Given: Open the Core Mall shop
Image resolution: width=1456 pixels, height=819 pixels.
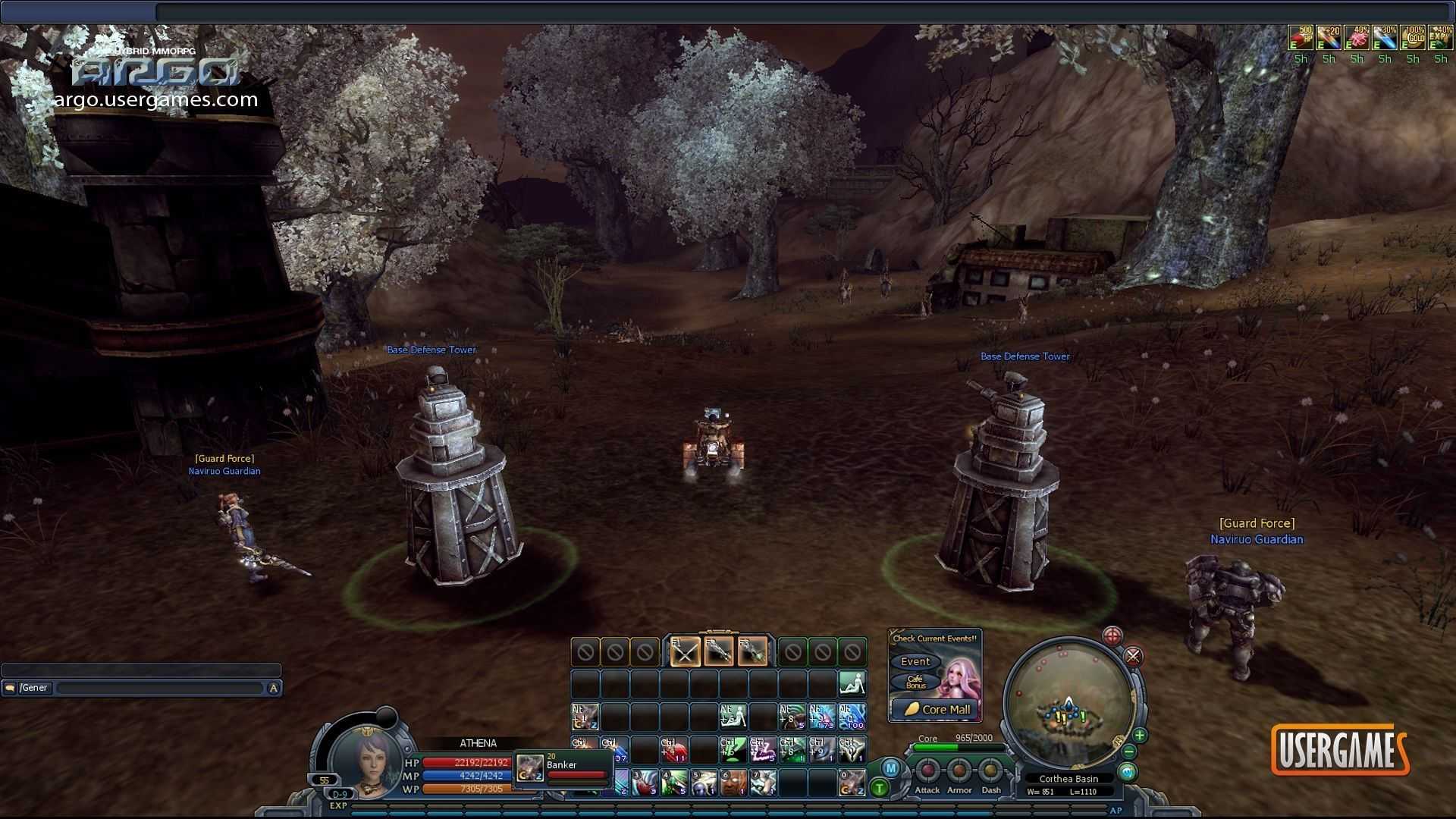Looking at the screenshot, I should pos(938,709).
